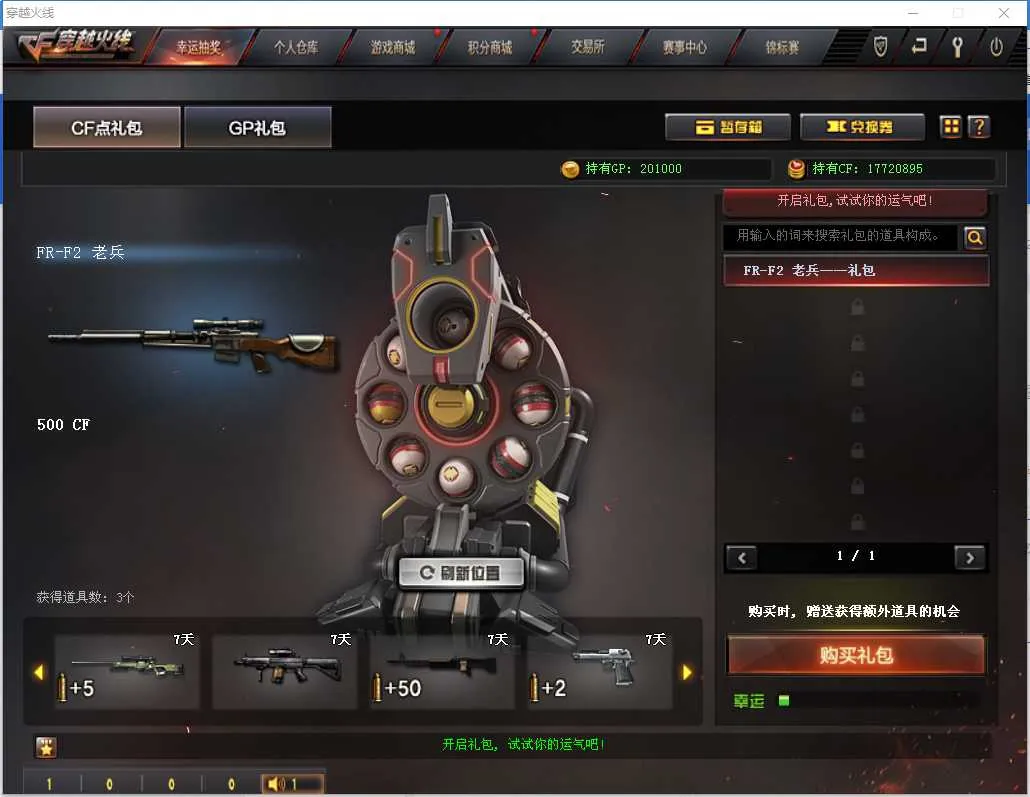Go to the 积分商城 points shop

[490, 47]
